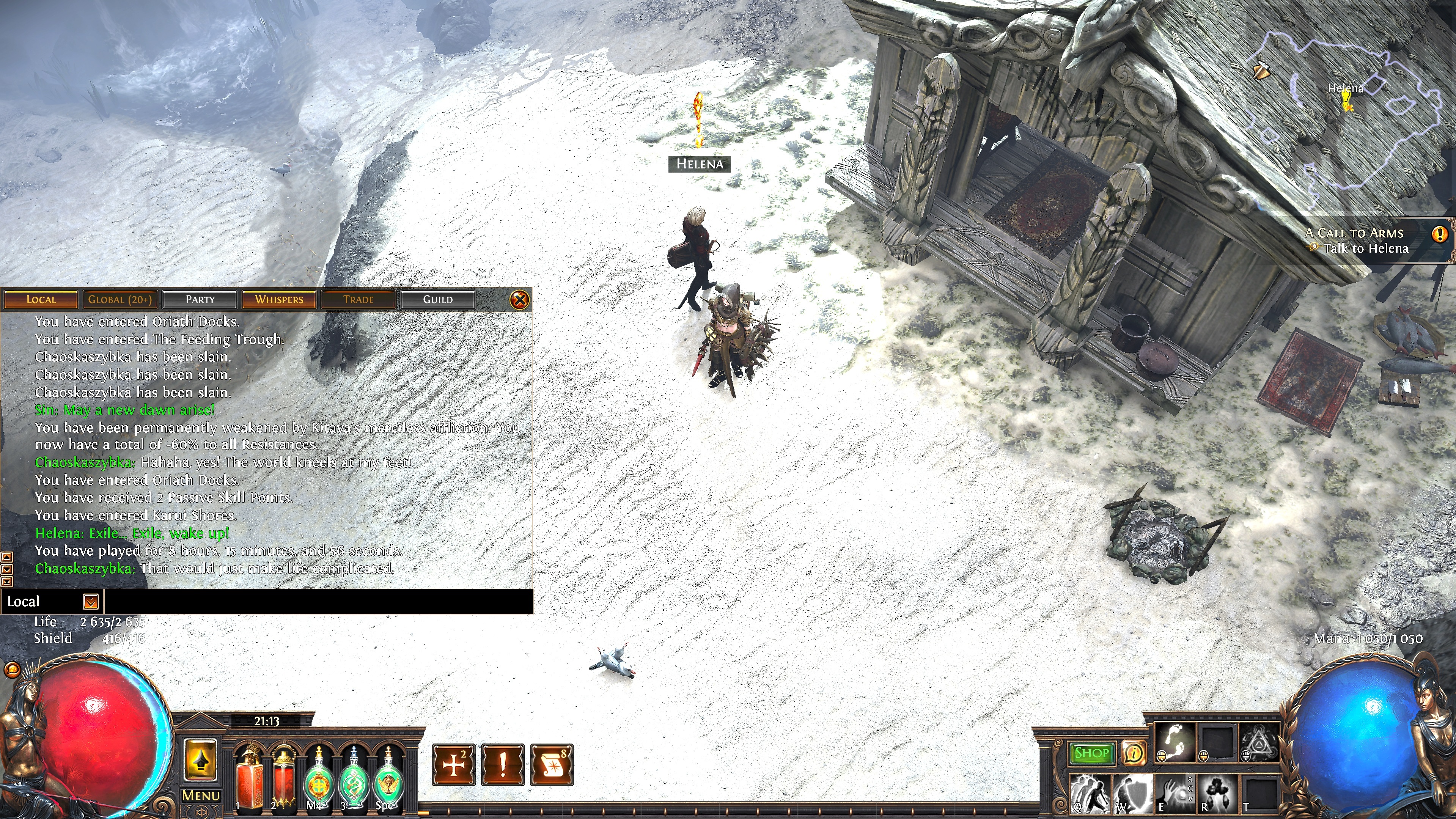
Task: Select the Party chat tab
Action: 200,300
